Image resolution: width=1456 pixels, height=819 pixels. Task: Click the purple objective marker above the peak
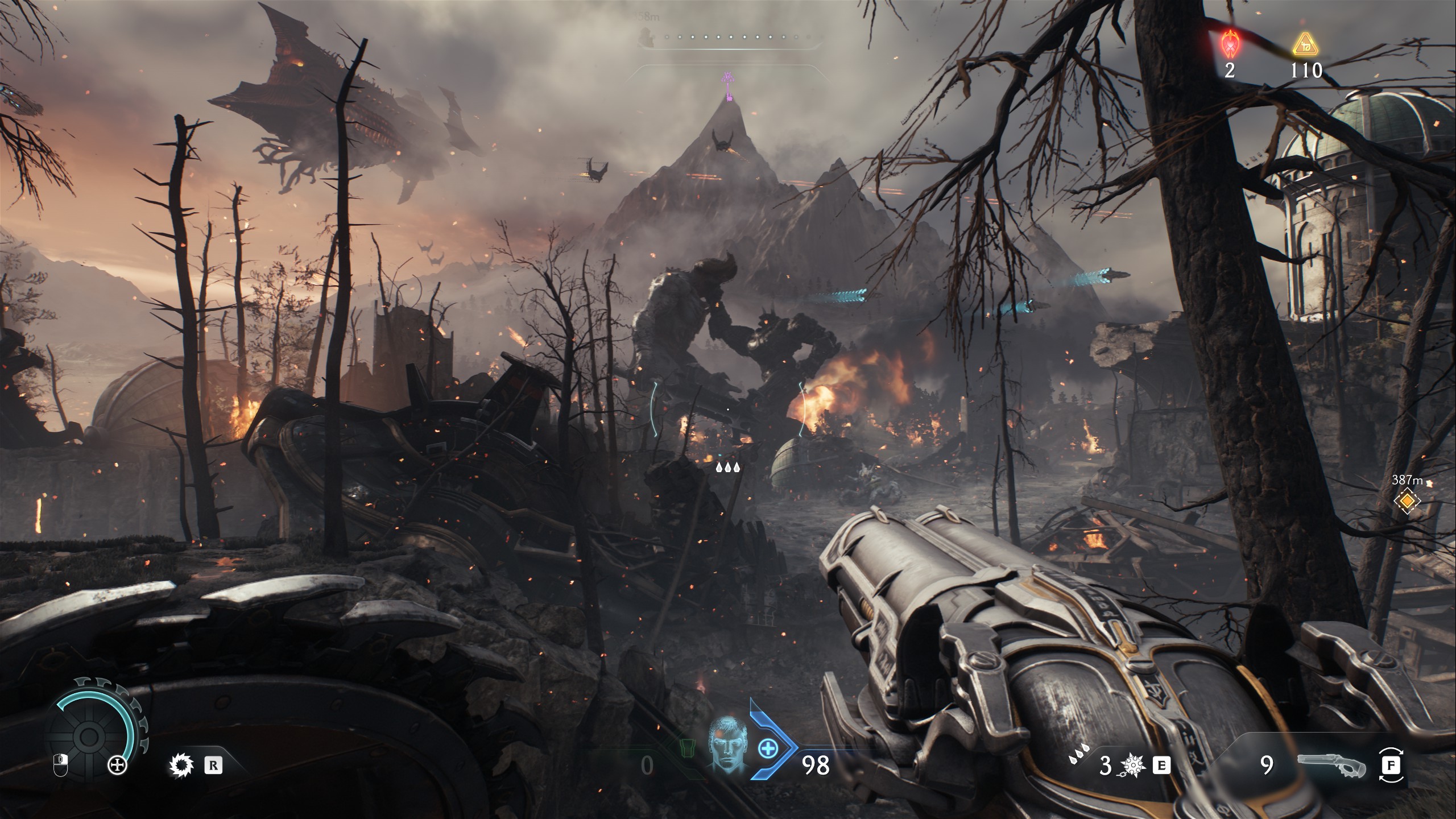click(727, 87)
